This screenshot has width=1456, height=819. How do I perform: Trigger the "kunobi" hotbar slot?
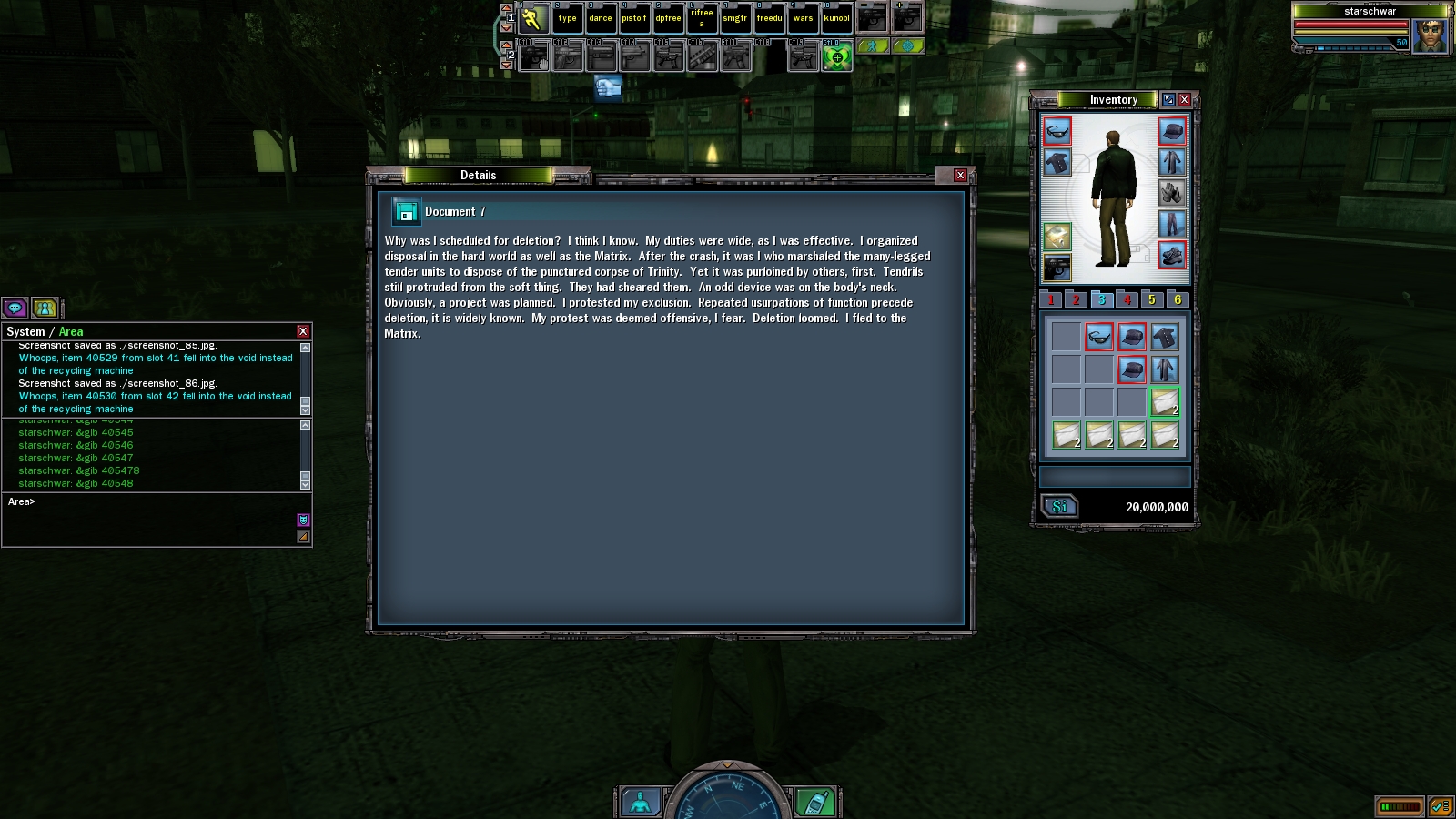836,18
